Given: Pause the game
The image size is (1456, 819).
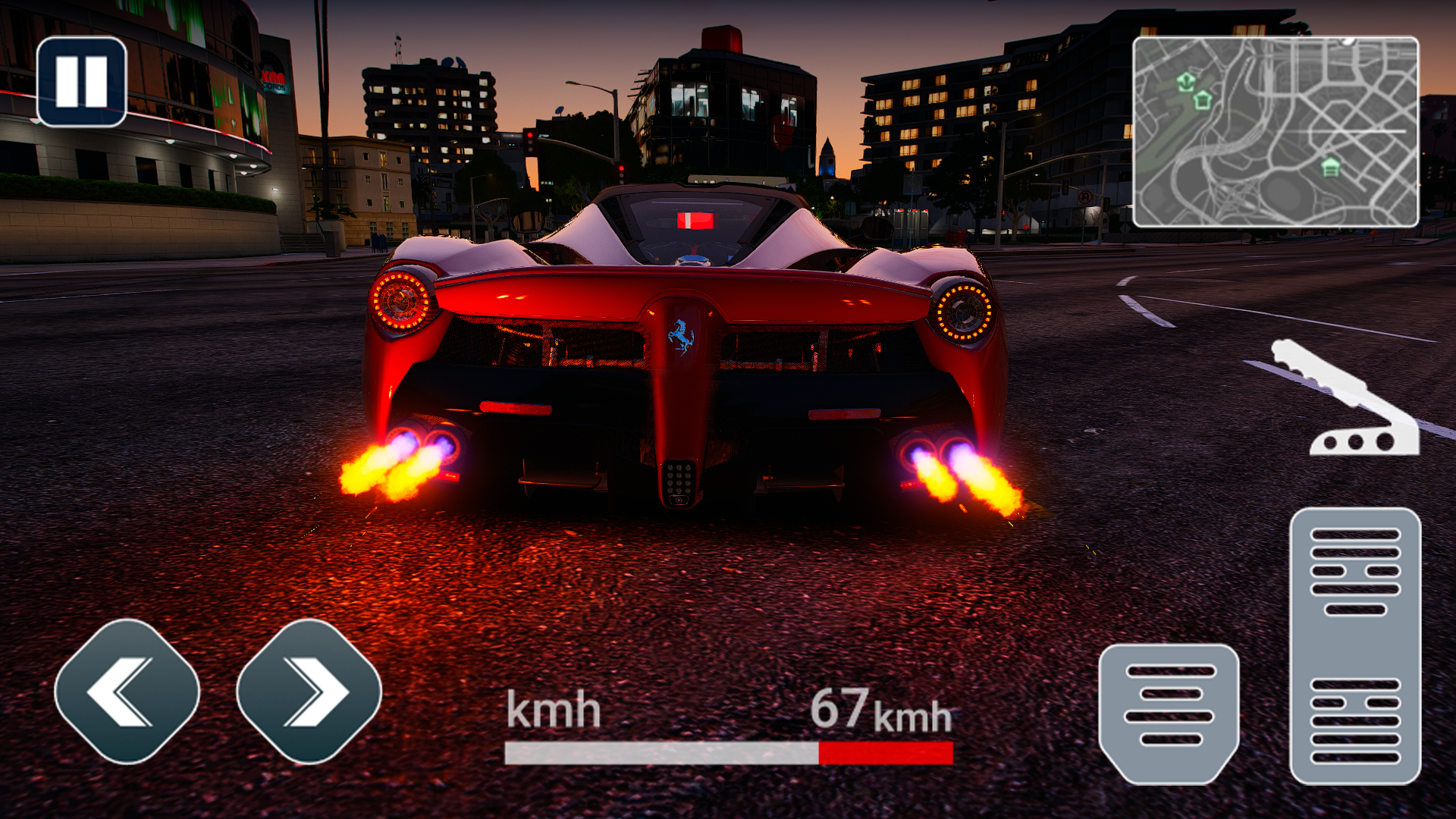Looking at the screenshot, I should (x=81, y=81).
